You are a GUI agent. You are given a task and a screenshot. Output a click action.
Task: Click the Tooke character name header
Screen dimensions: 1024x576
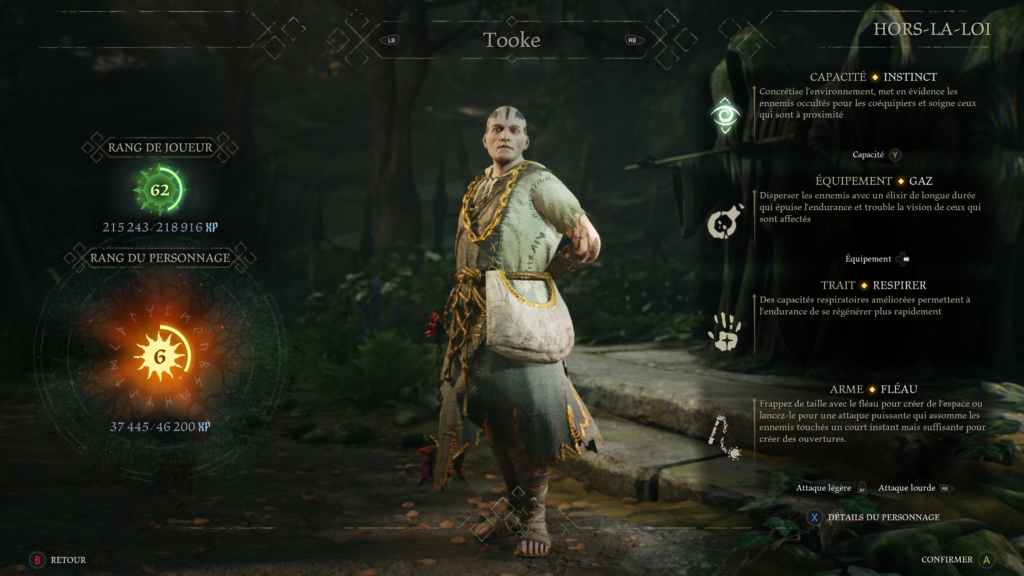(x=511, y=41)
